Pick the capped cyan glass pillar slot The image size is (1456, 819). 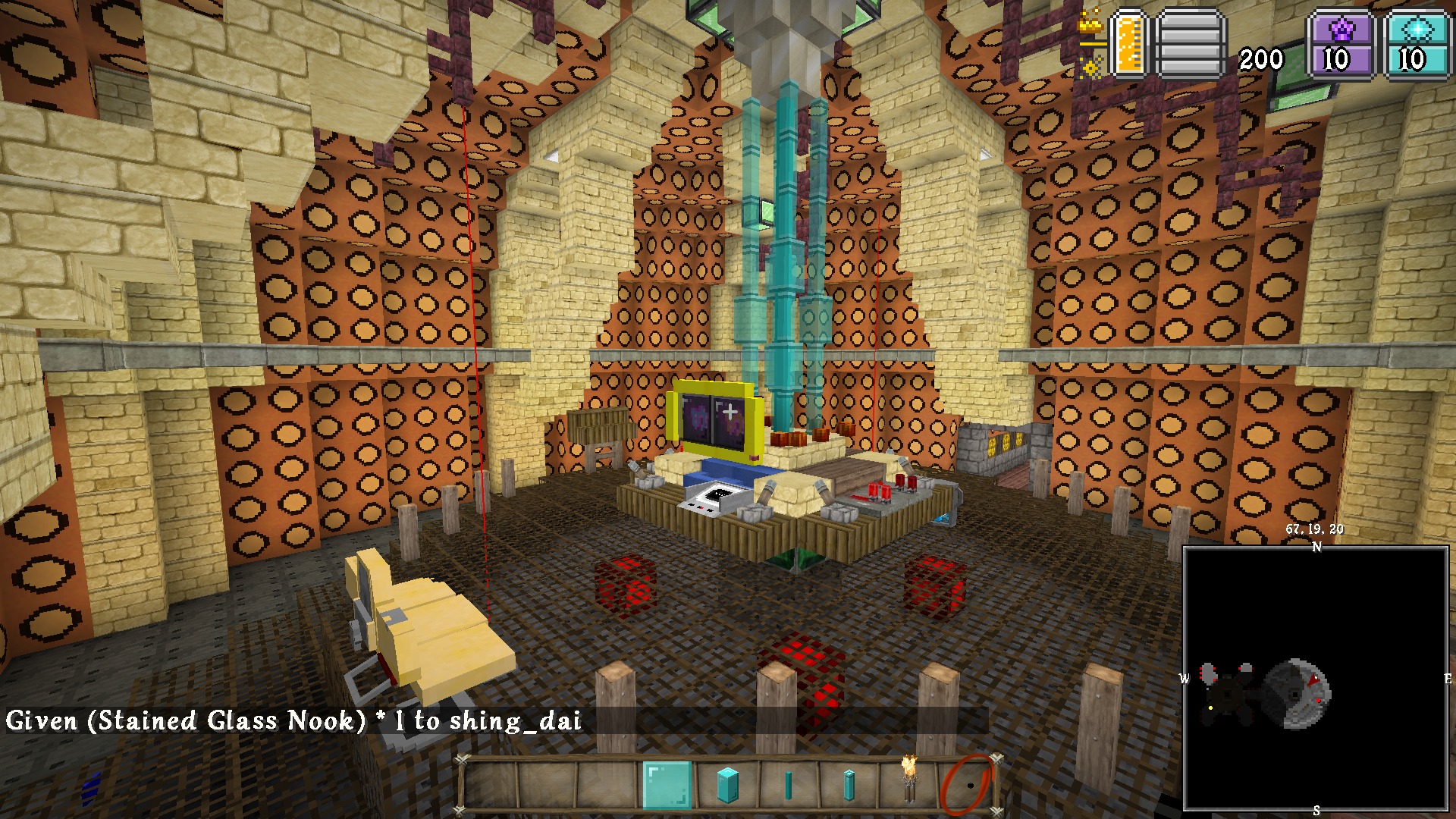[x=849, y=785]
